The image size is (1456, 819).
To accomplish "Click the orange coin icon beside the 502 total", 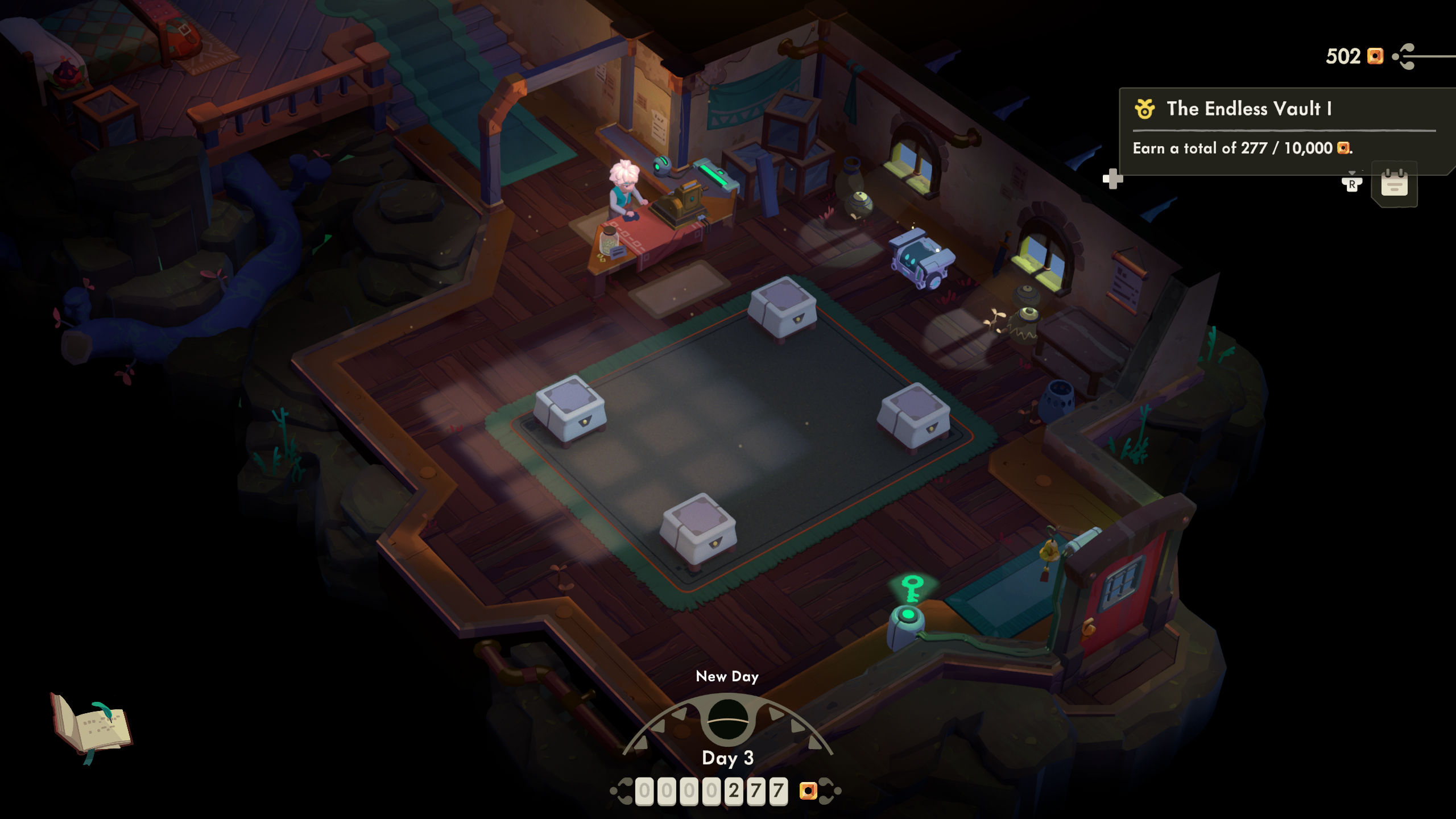I will tap(1376, 56).
